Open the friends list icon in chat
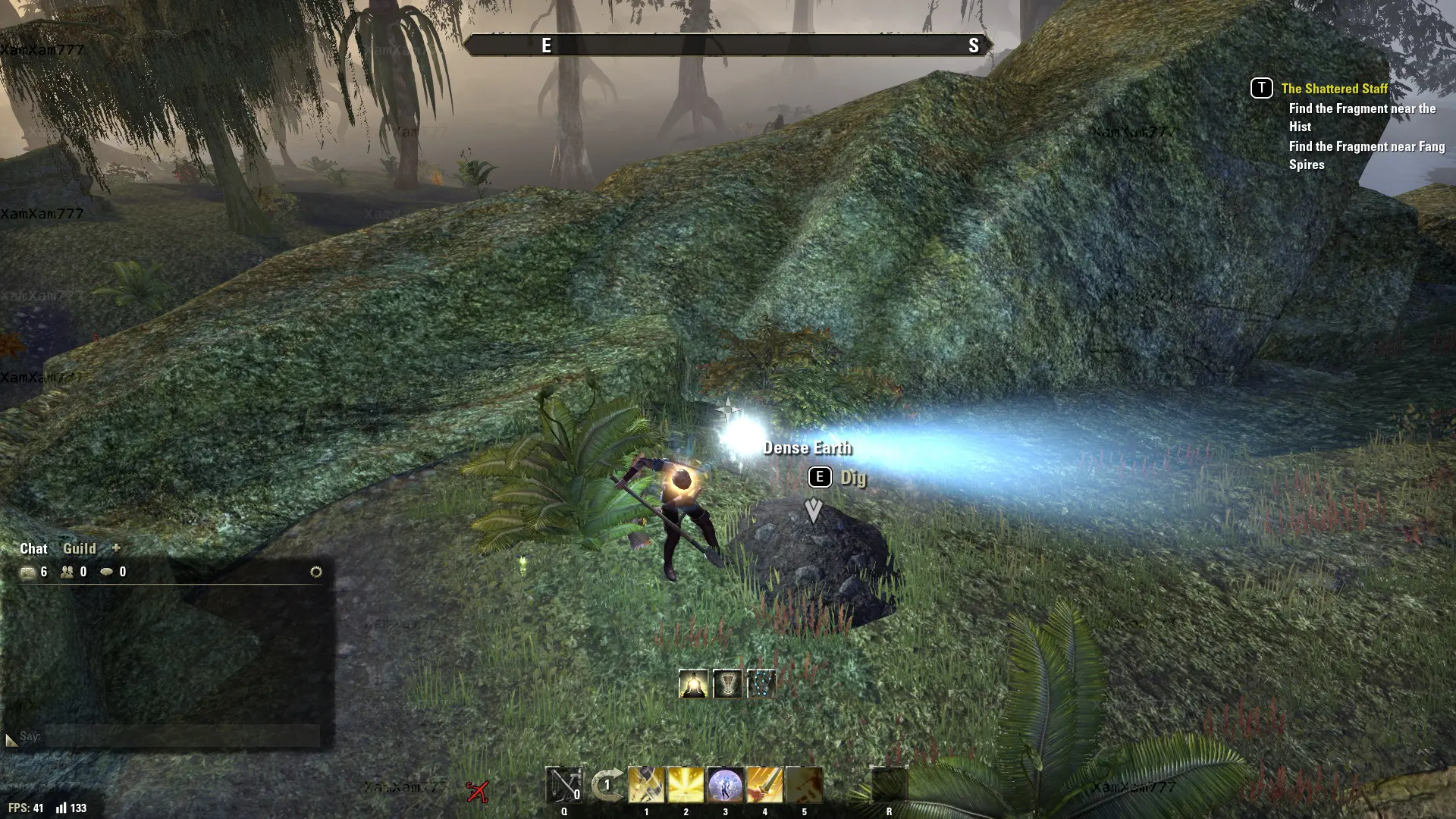Screen dimensions: 1456x819 (67, 572)
